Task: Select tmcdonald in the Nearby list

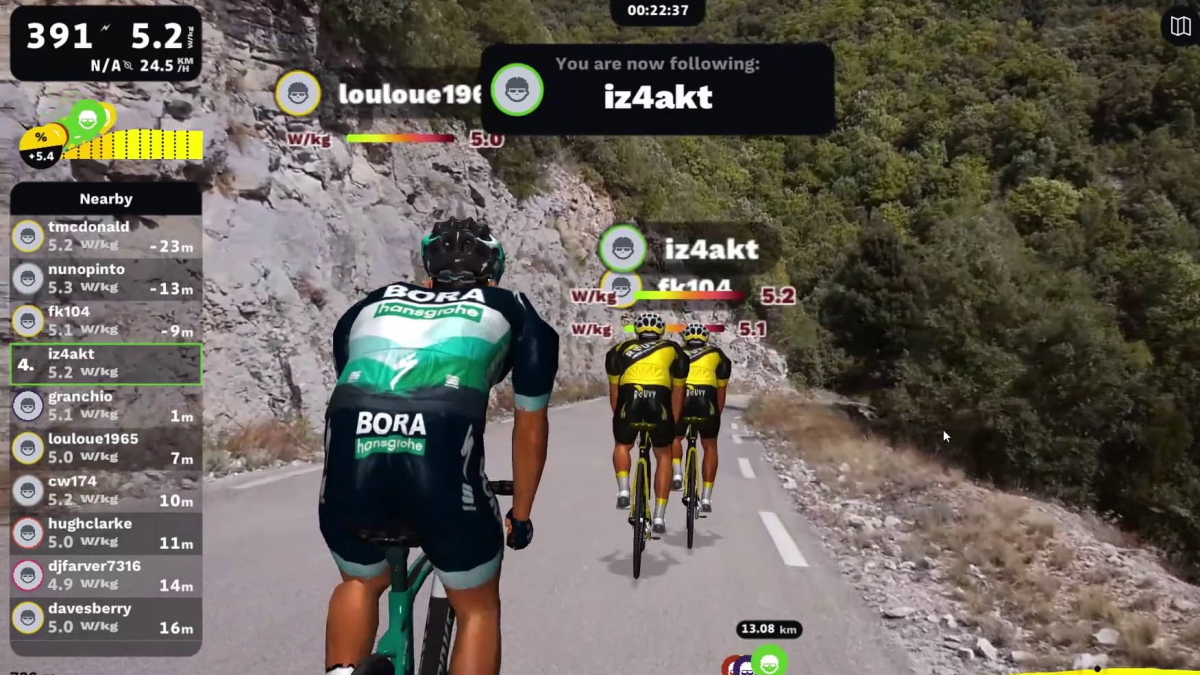Action: (x=105, y=236)
